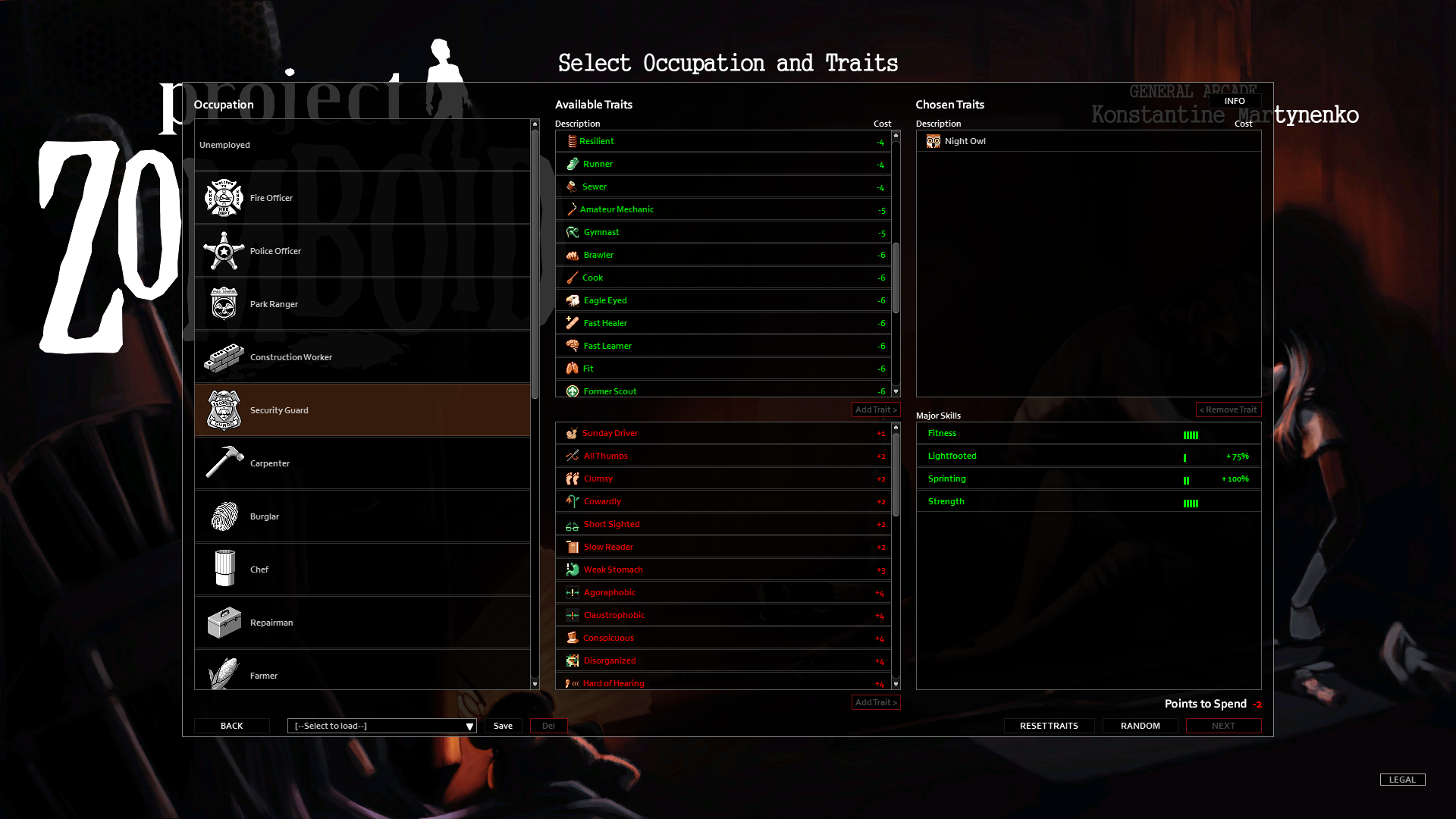Click RANDOM to randomize the character
This screenshot has height=819, width=1456.
(1140, 726)
